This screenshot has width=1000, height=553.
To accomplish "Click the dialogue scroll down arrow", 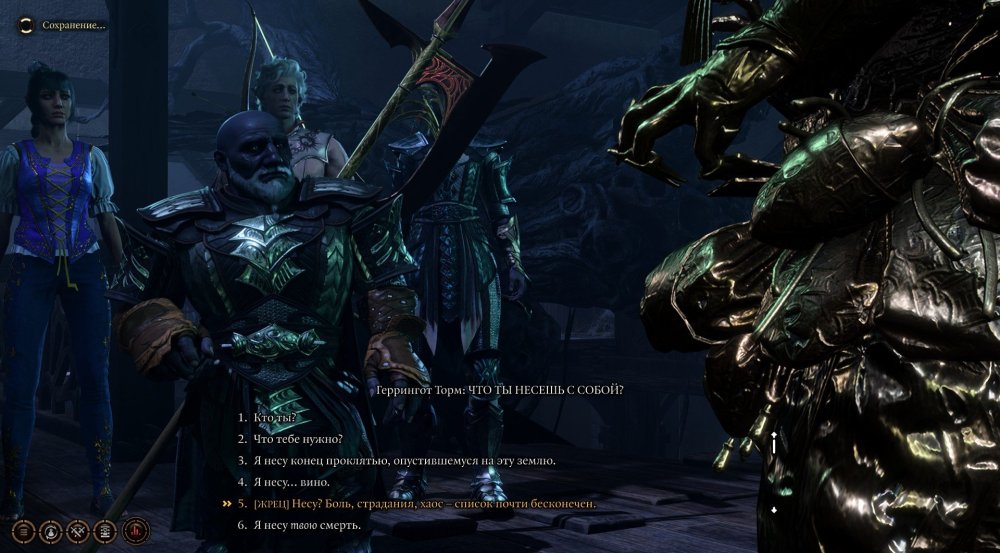I will coord(773,511).
